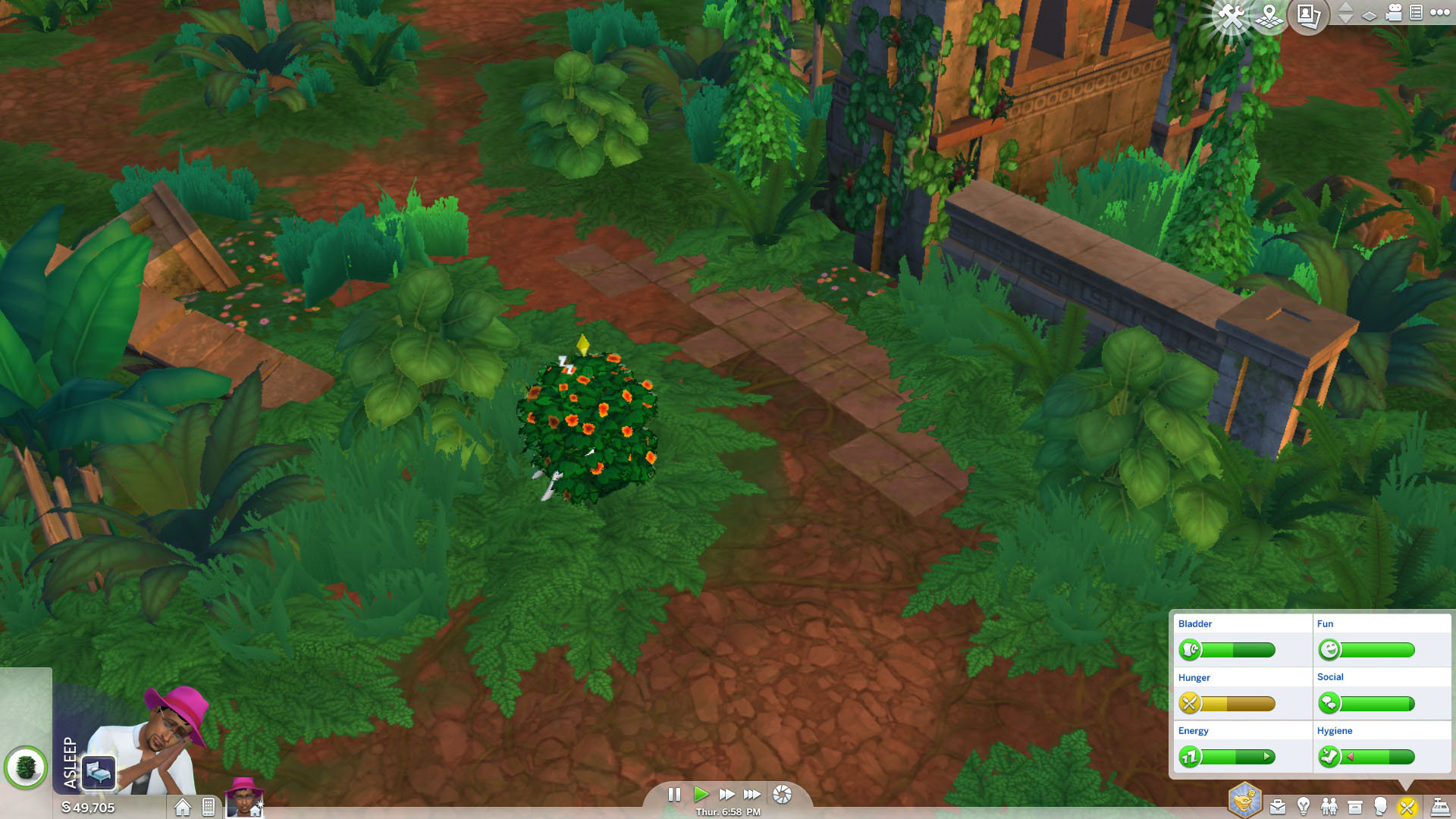
Task: Activate ultra speed playback
Action: (x=752, y=795)
